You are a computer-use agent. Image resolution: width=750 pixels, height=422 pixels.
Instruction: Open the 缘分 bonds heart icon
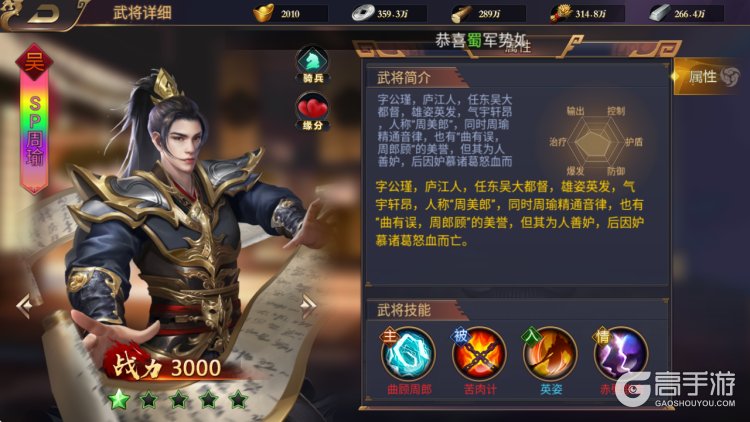point(311,108)
